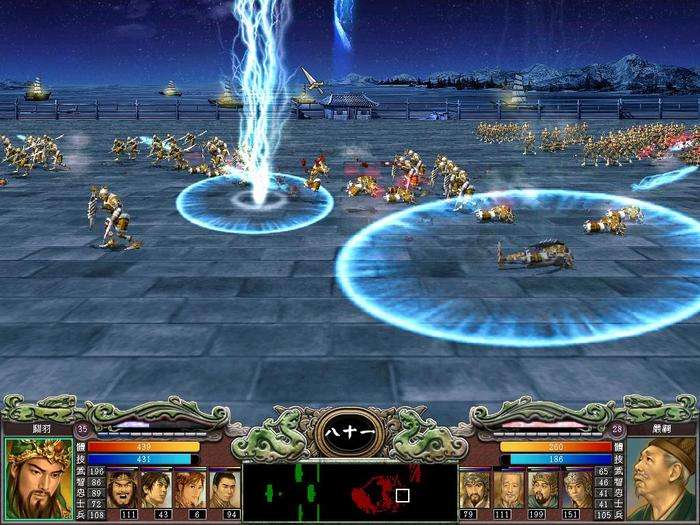Pick the allied officer with 6 troops
This screenshot has width=700, height=525.
point(191,488)
